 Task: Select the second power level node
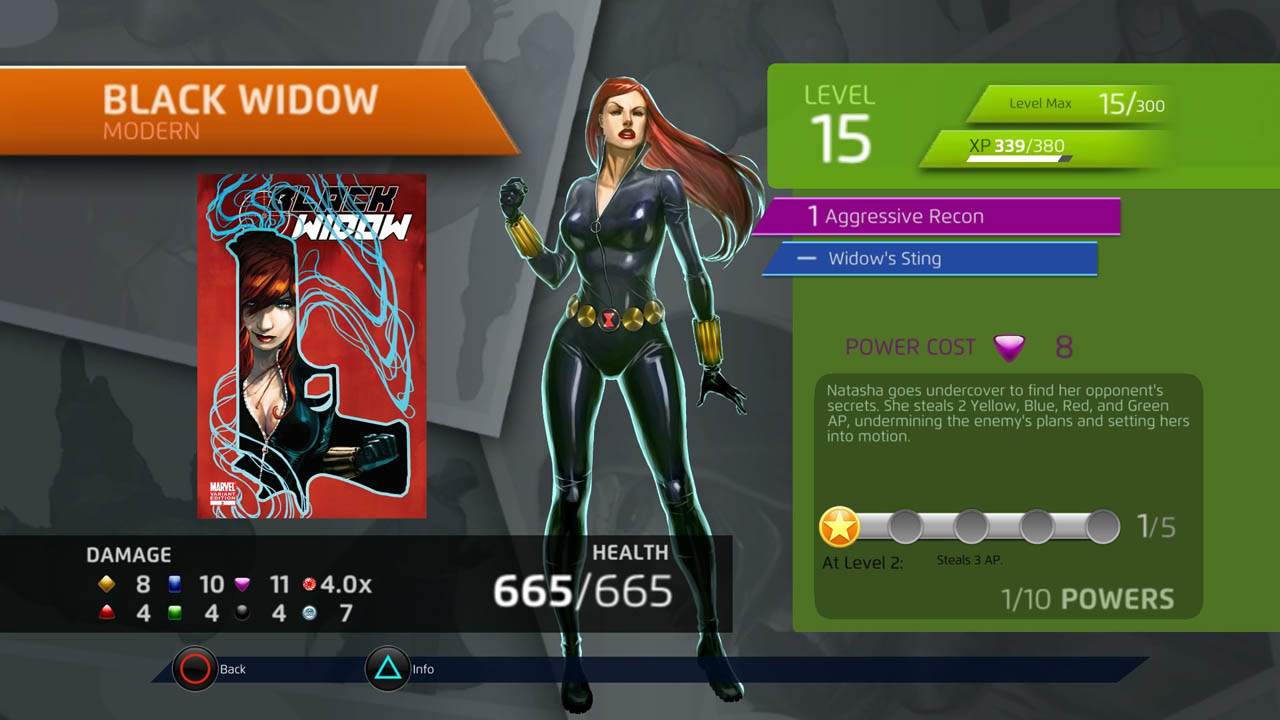[x=908, y=524]
